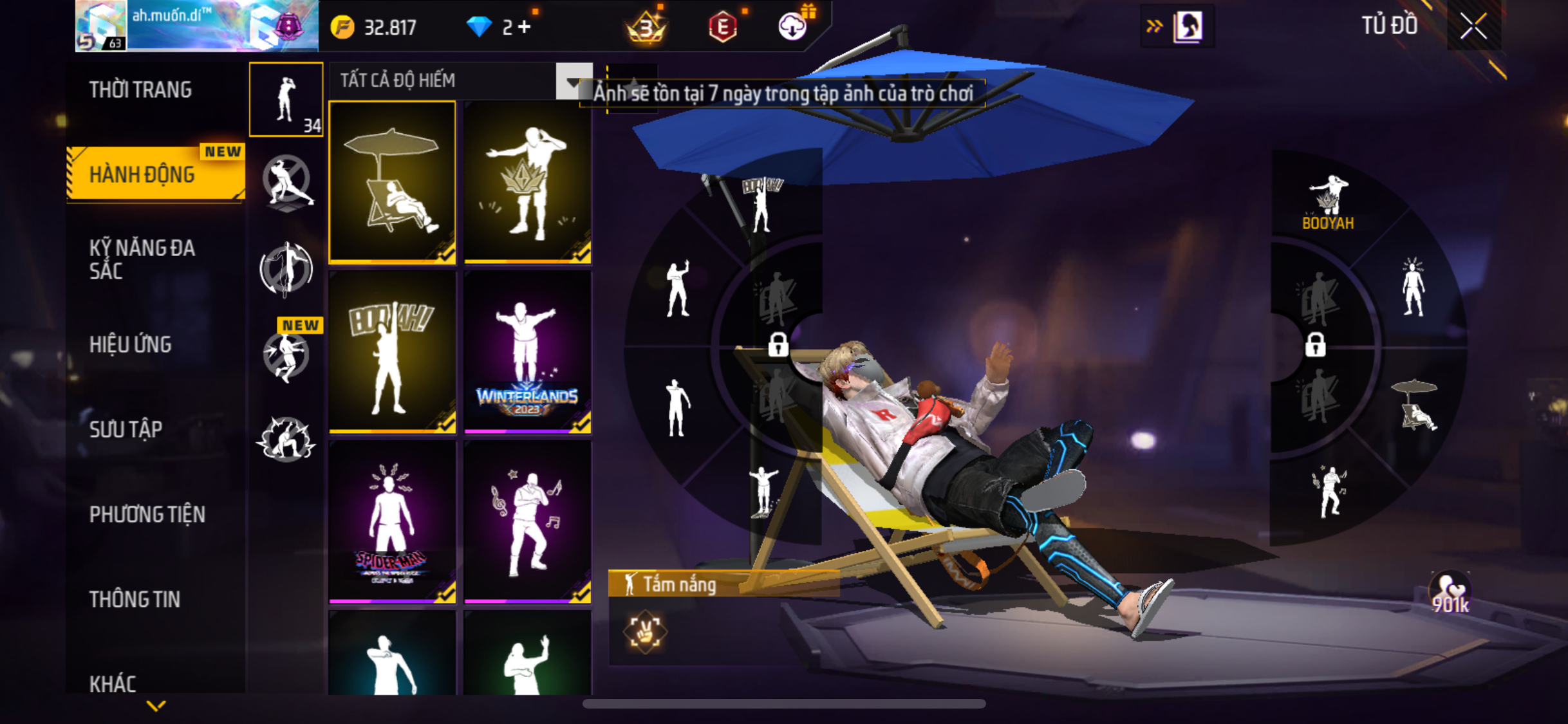Select the Booyah sign emote tile
Viewport: 1568px width, 724px height.
392,352
